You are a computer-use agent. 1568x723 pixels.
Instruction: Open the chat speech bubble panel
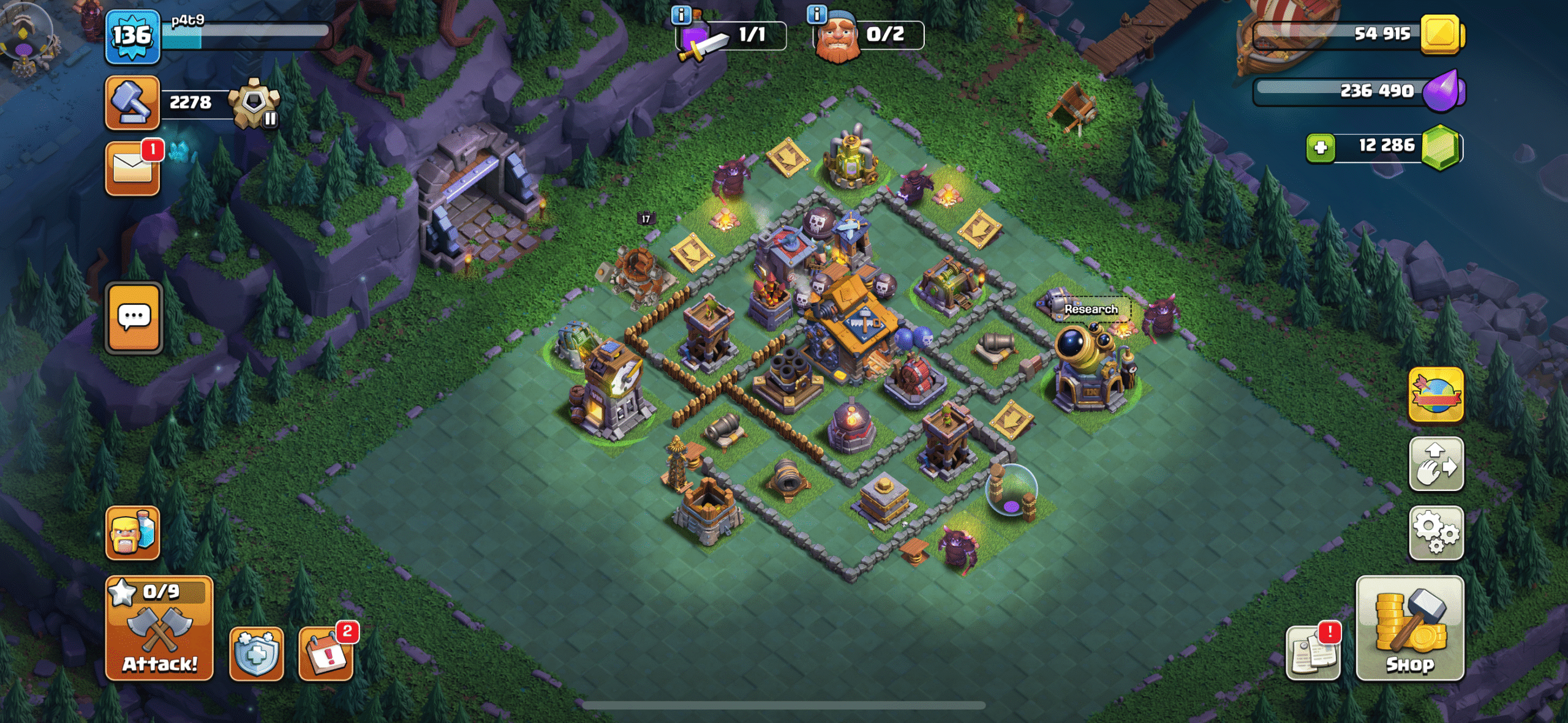click(134, 318)
